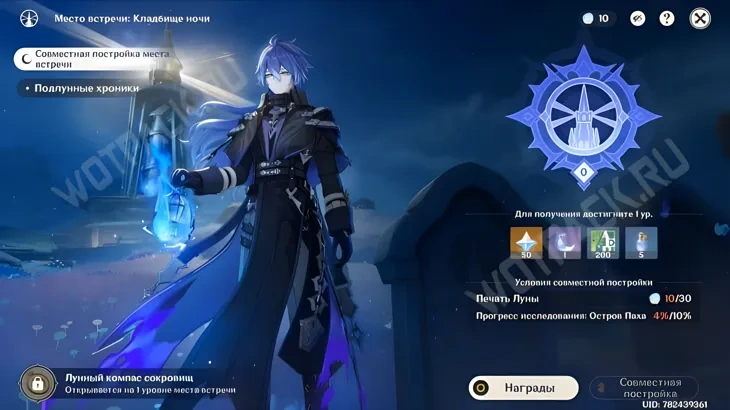Select the Совместная постройка места встречи tab
Screen dimensions: 730x410
click(101, 59)
